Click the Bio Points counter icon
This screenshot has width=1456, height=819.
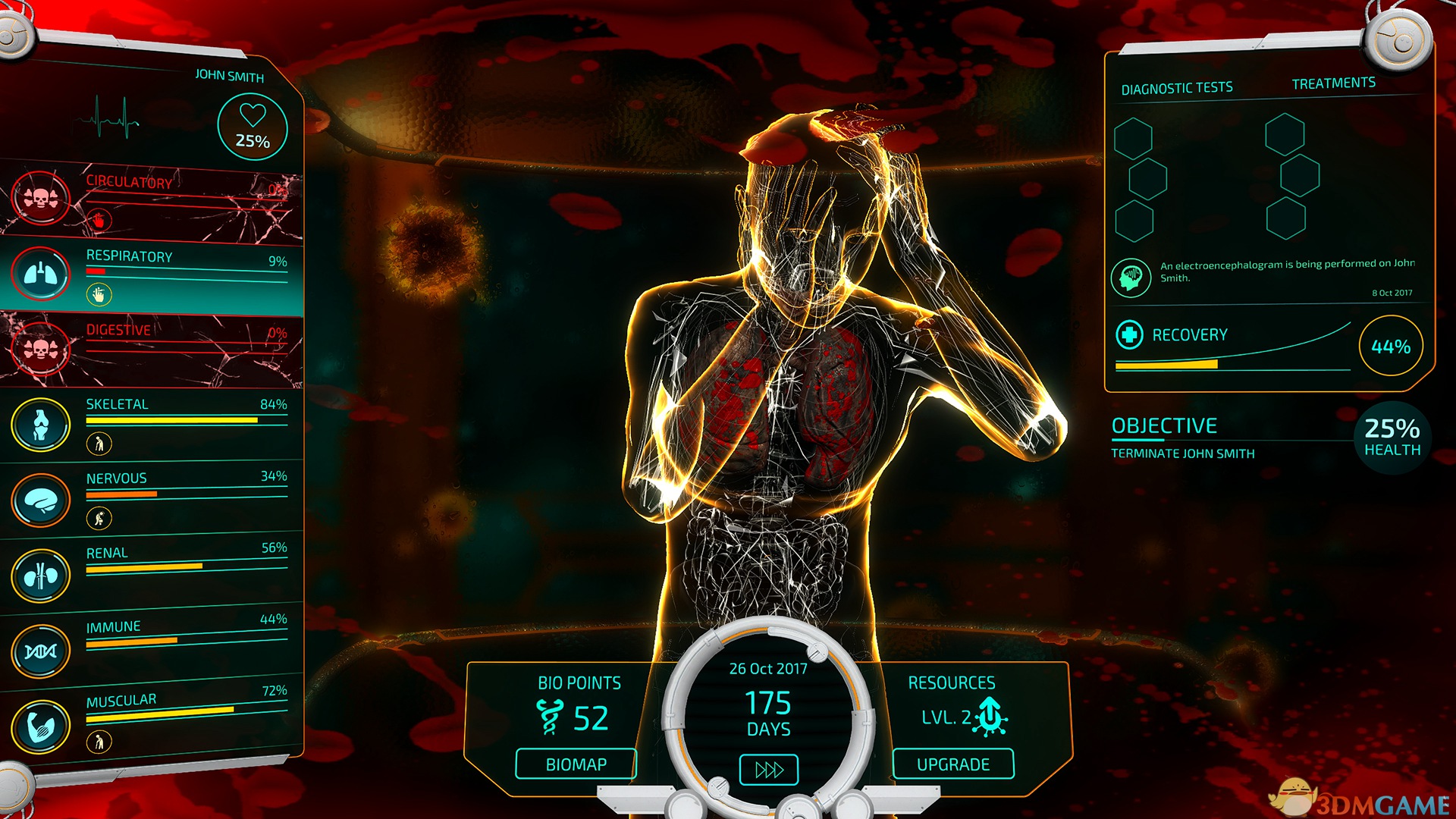[x=549, y=717]
